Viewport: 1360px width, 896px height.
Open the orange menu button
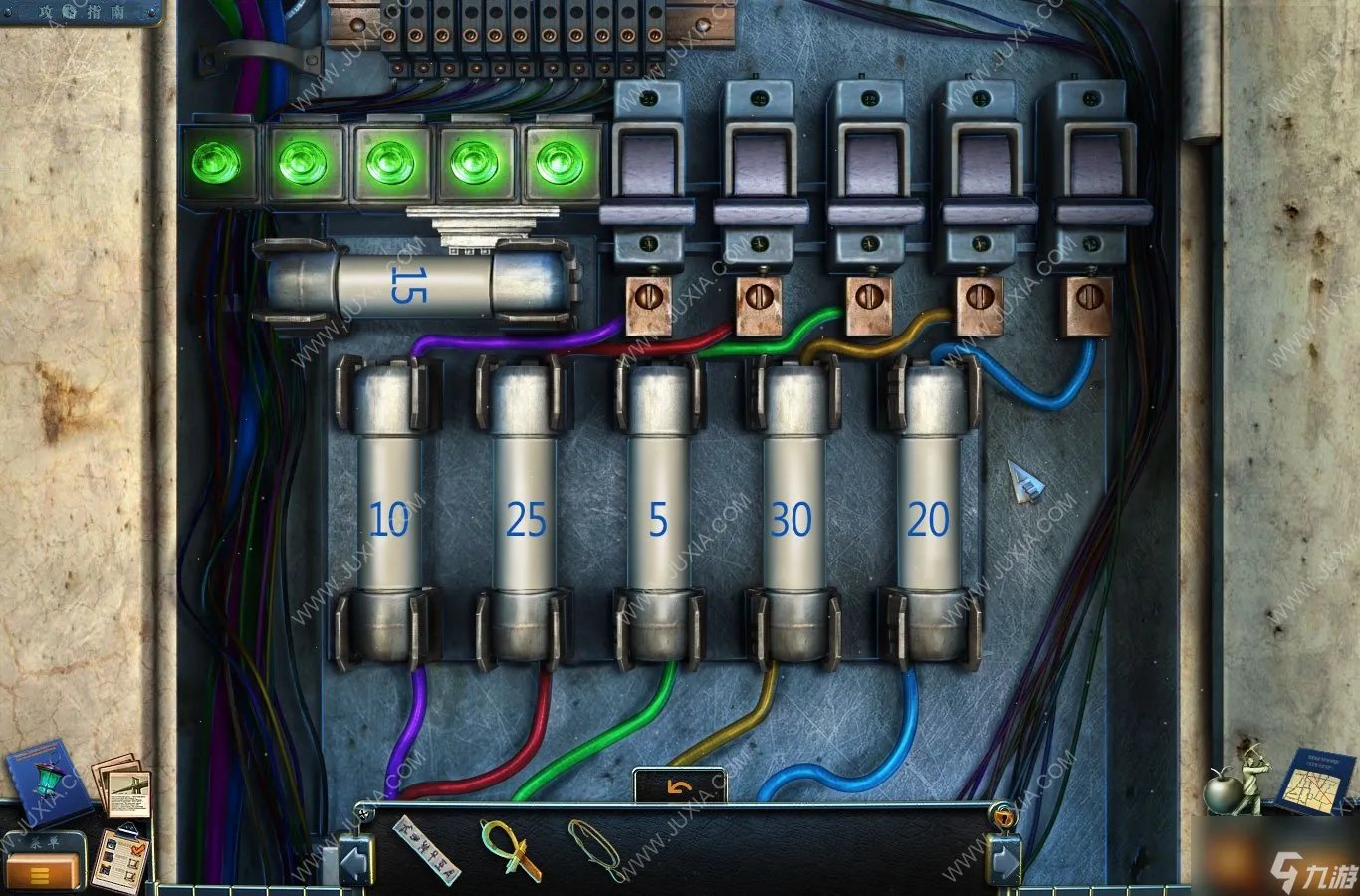(42, 873)
